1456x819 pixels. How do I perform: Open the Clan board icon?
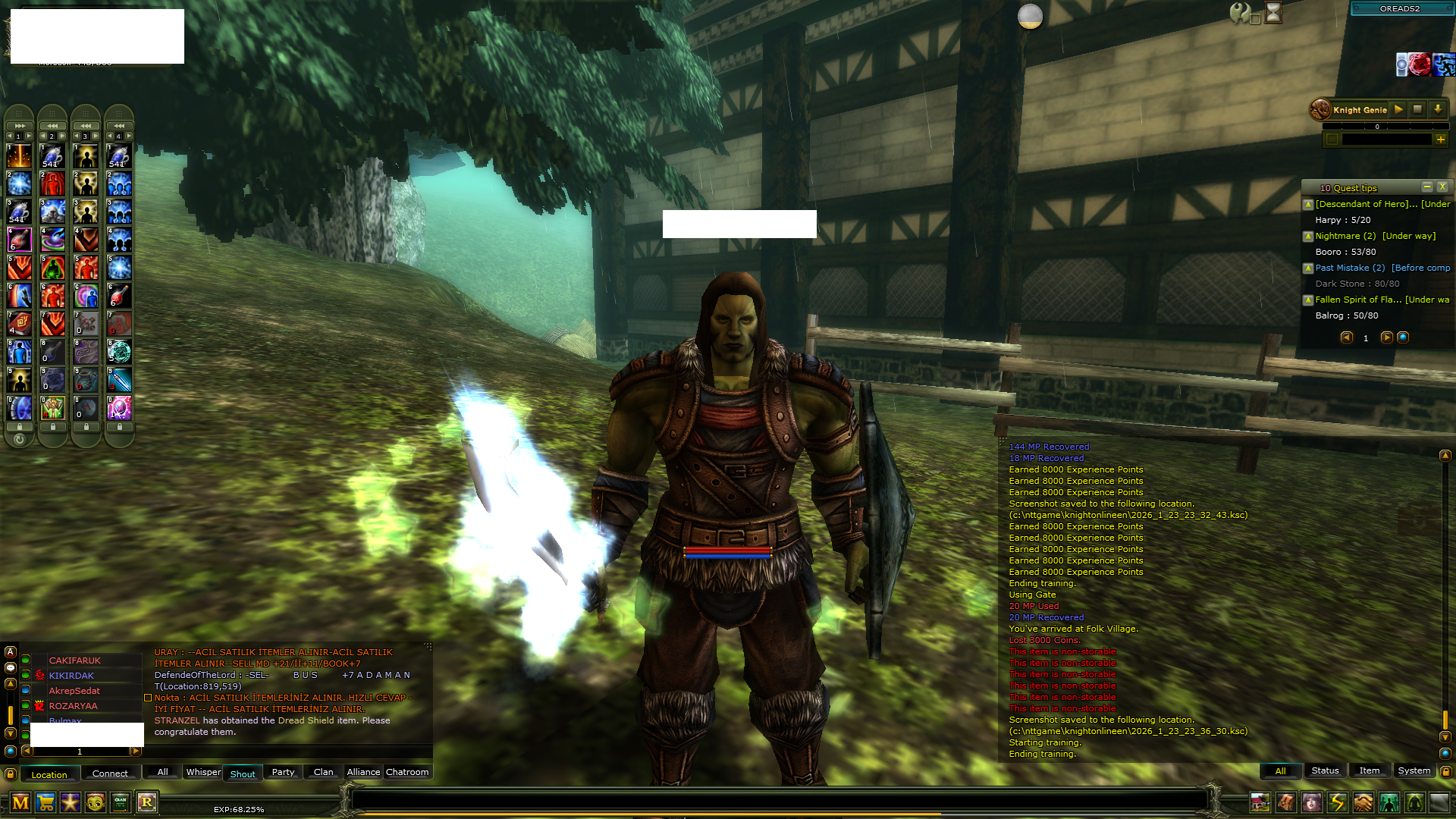120,803
